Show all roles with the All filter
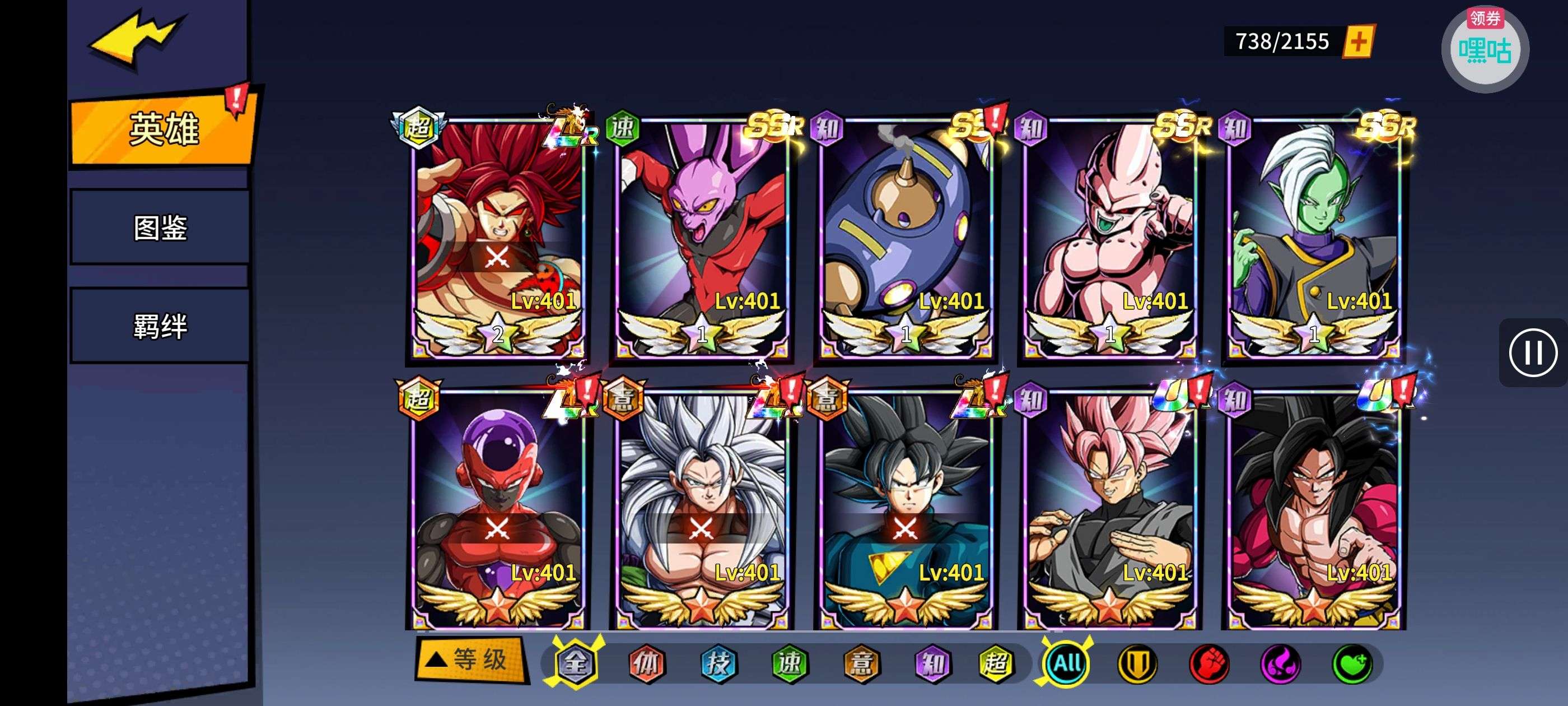Image resolution: width=1568 pixels, height=706 pixels. pyautogui.click(x=1066, y=663)
